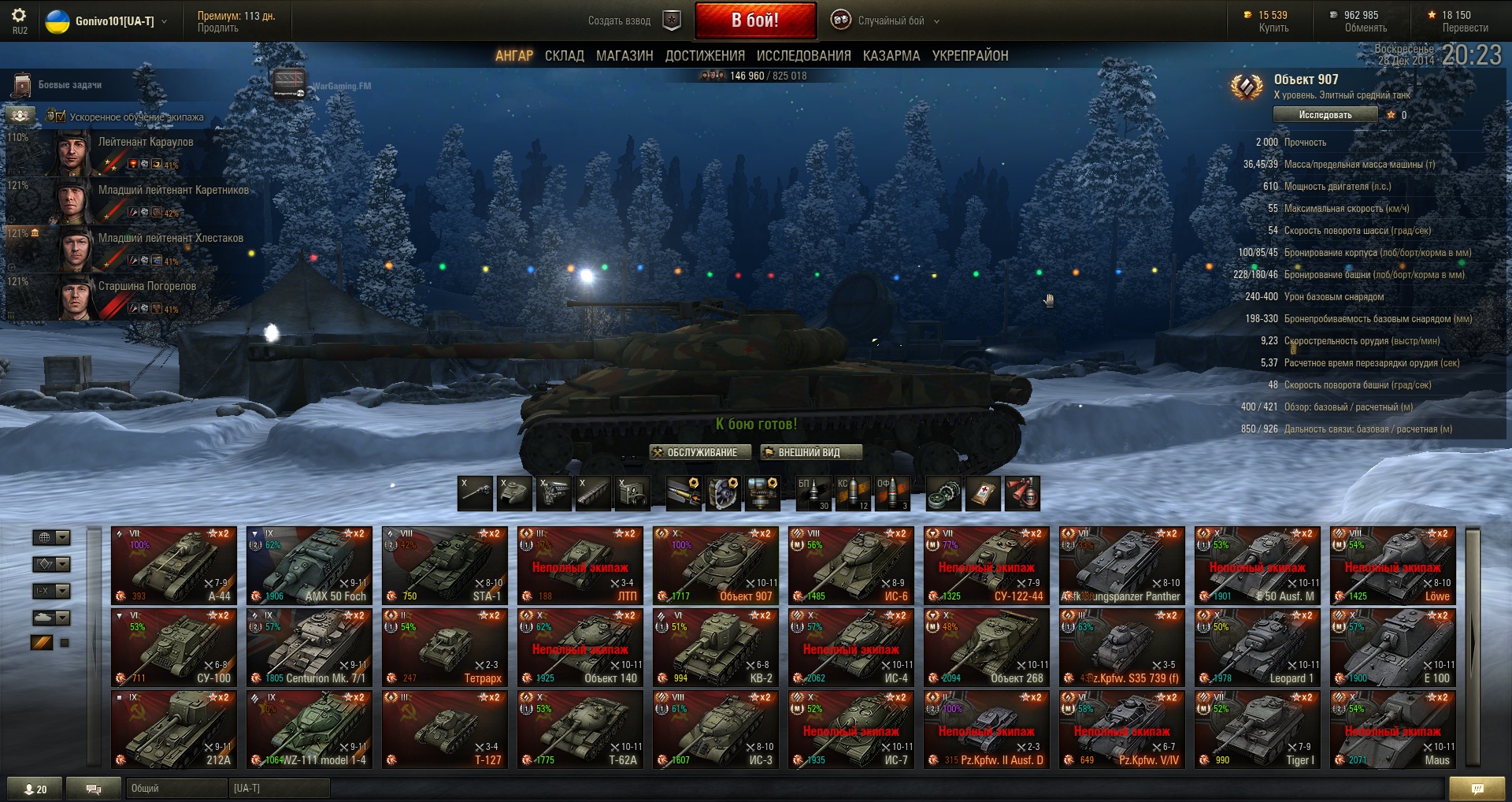Click the ОБСЛУЖИВАНИЕ service button
The image size is (1512, 802).
pyautogui.click(x=700, y=452)
